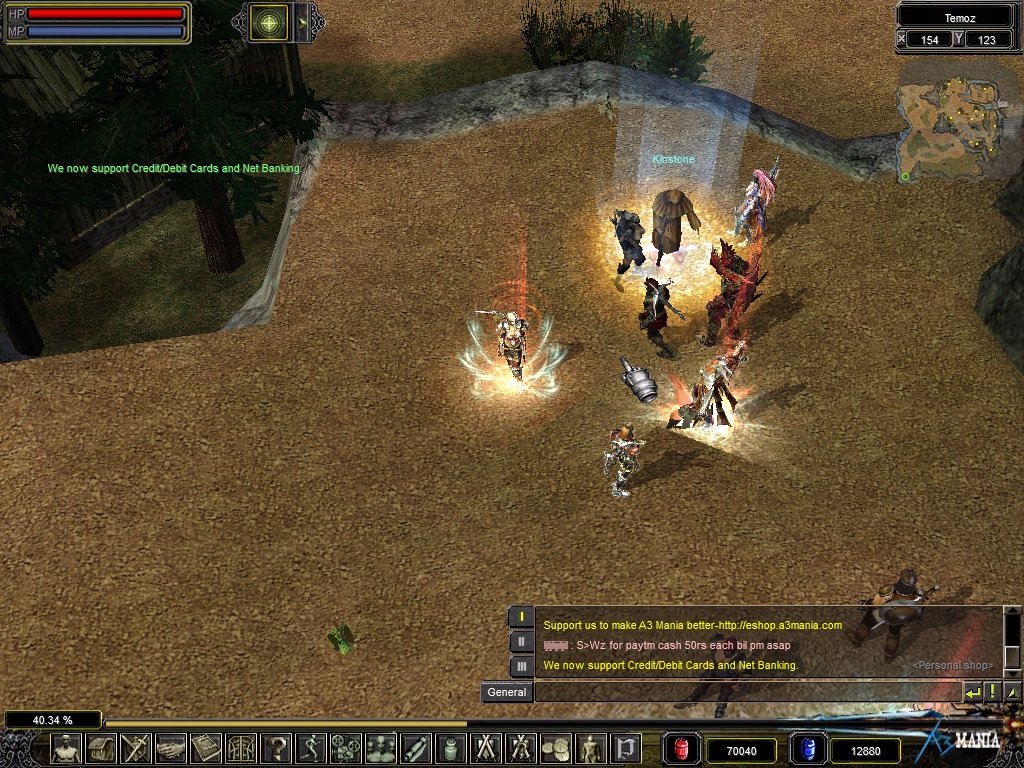Toggle the running figure icon

pyautogui.click(x=311, y=748)
